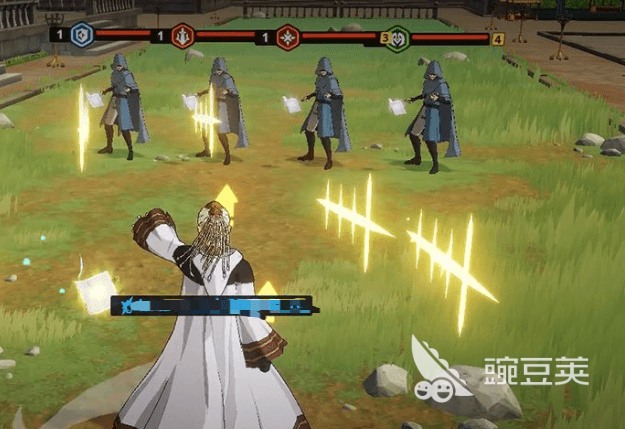Select the green heart-shaped icon

[x=398, y=37]
